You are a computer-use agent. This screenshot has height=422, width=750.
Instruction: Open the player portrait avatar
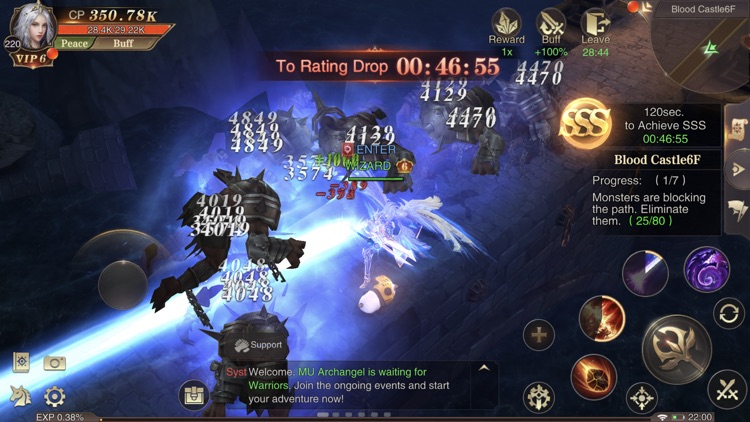(33, 28)
